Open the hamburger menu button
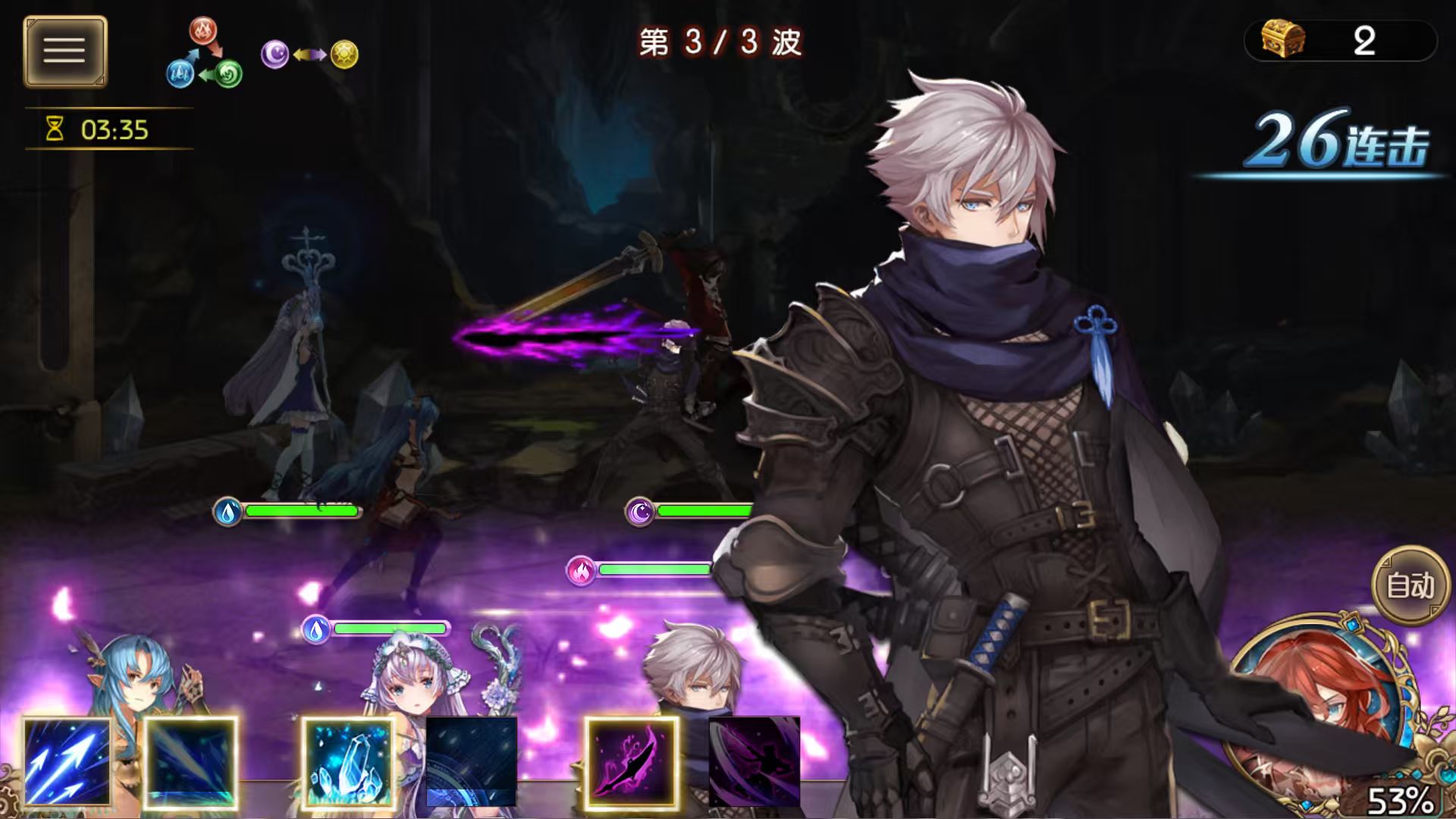 65,52
